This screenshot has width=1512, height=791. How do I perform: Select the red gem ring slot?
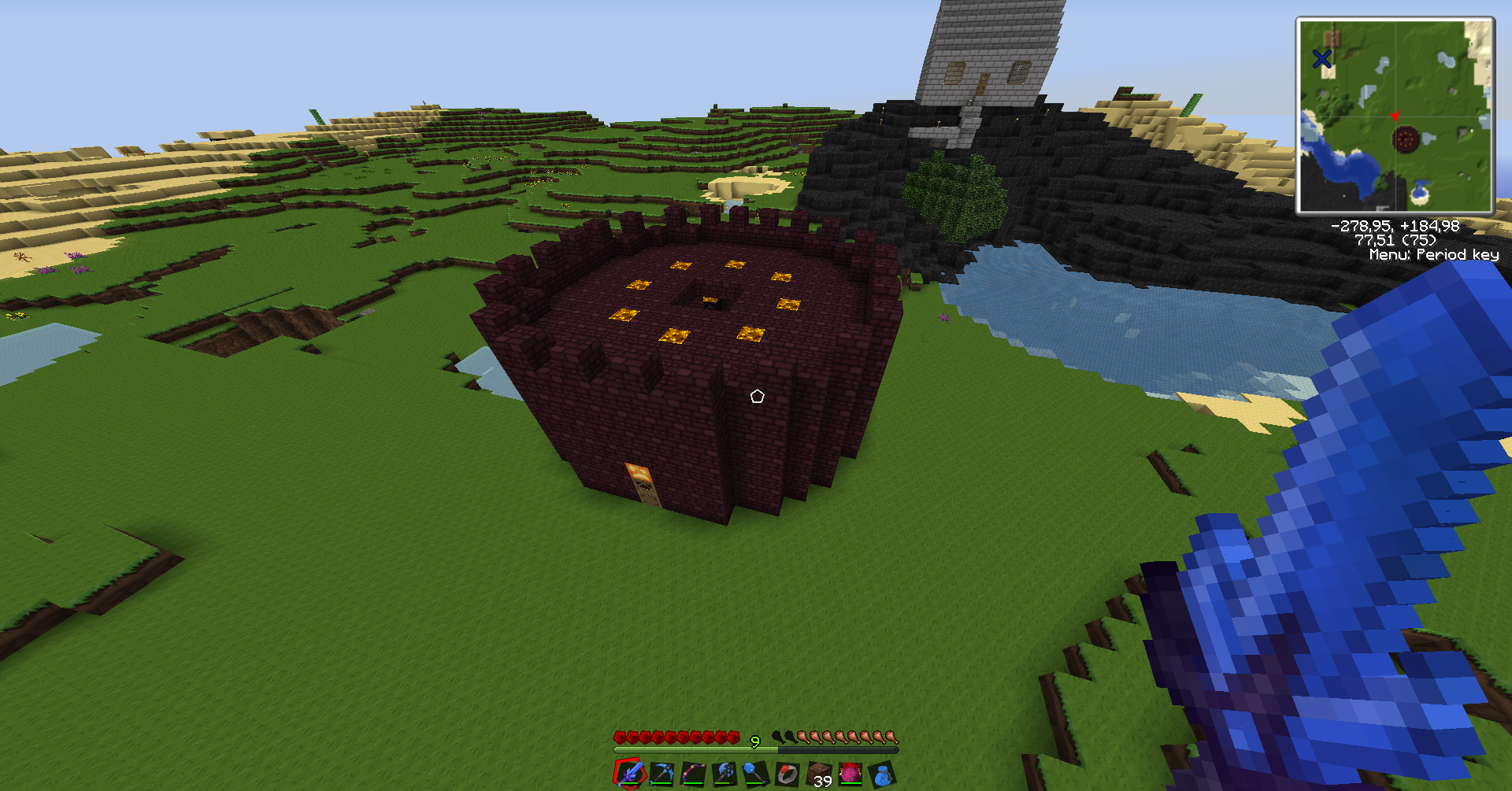(x=787, y=774)
